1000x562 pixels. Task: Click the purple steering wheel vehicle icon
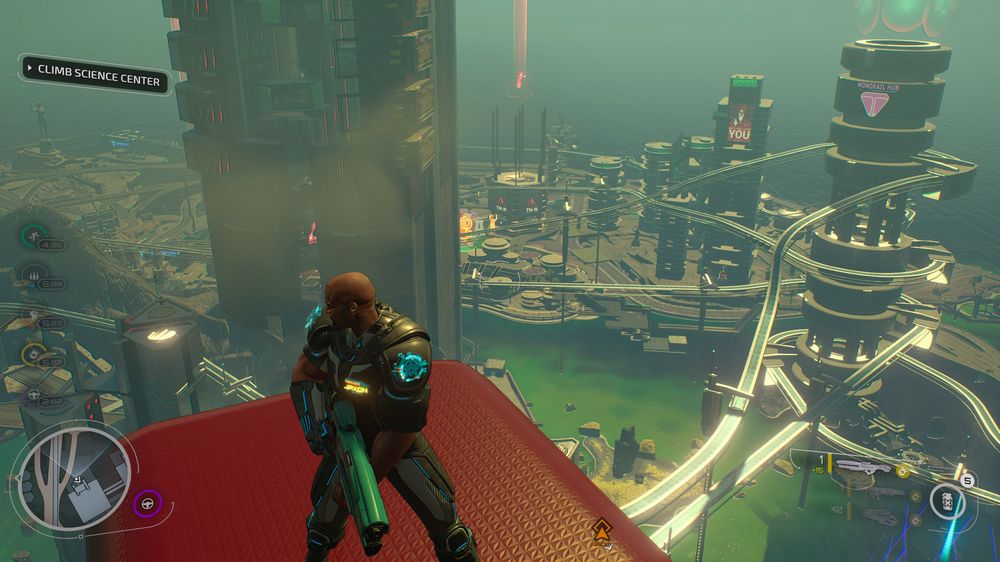pyautogui.click(x=148, y=502)
